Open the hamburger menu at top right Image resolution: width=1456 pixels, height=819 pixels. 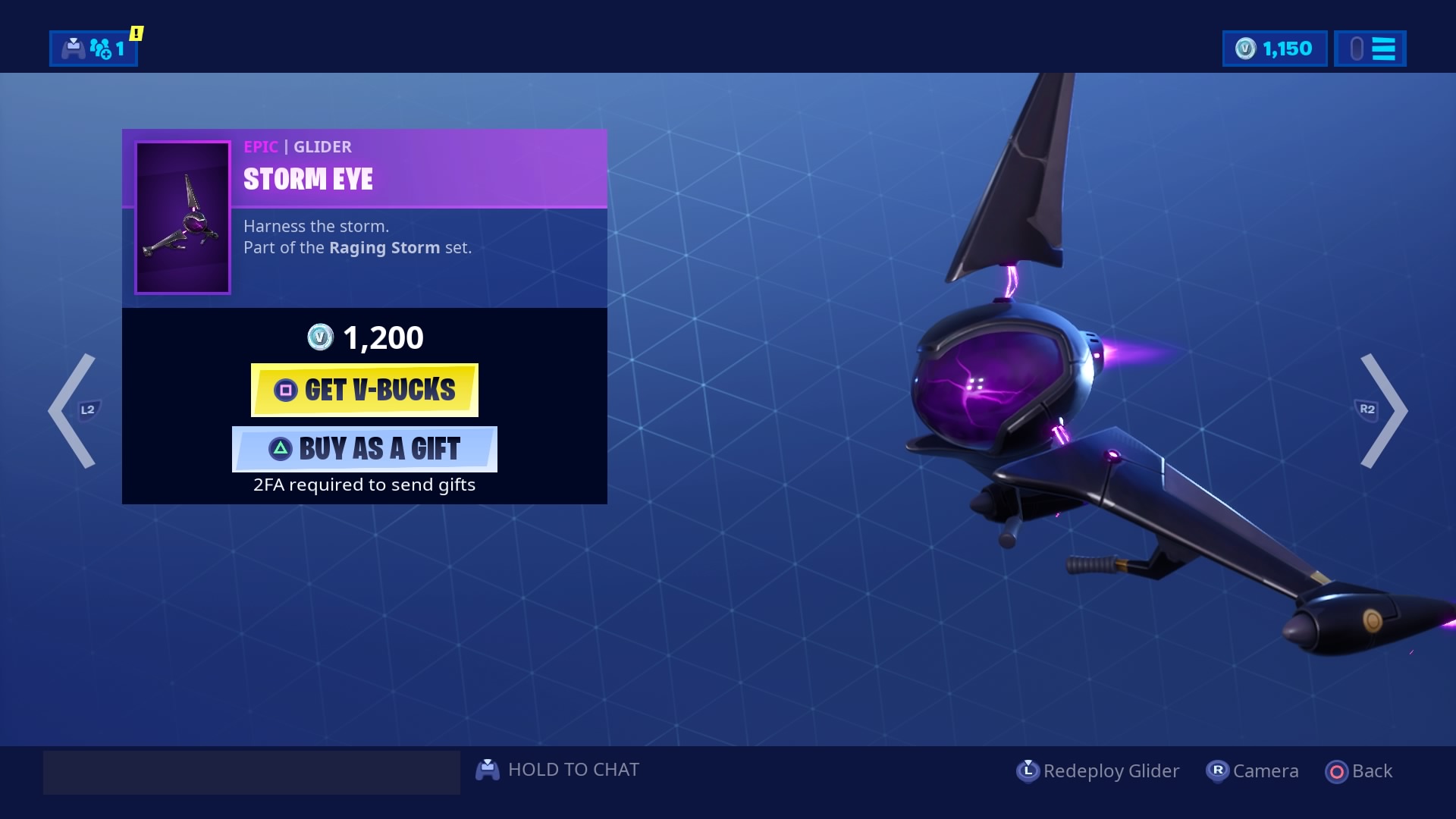click(x=1386, y=49)
